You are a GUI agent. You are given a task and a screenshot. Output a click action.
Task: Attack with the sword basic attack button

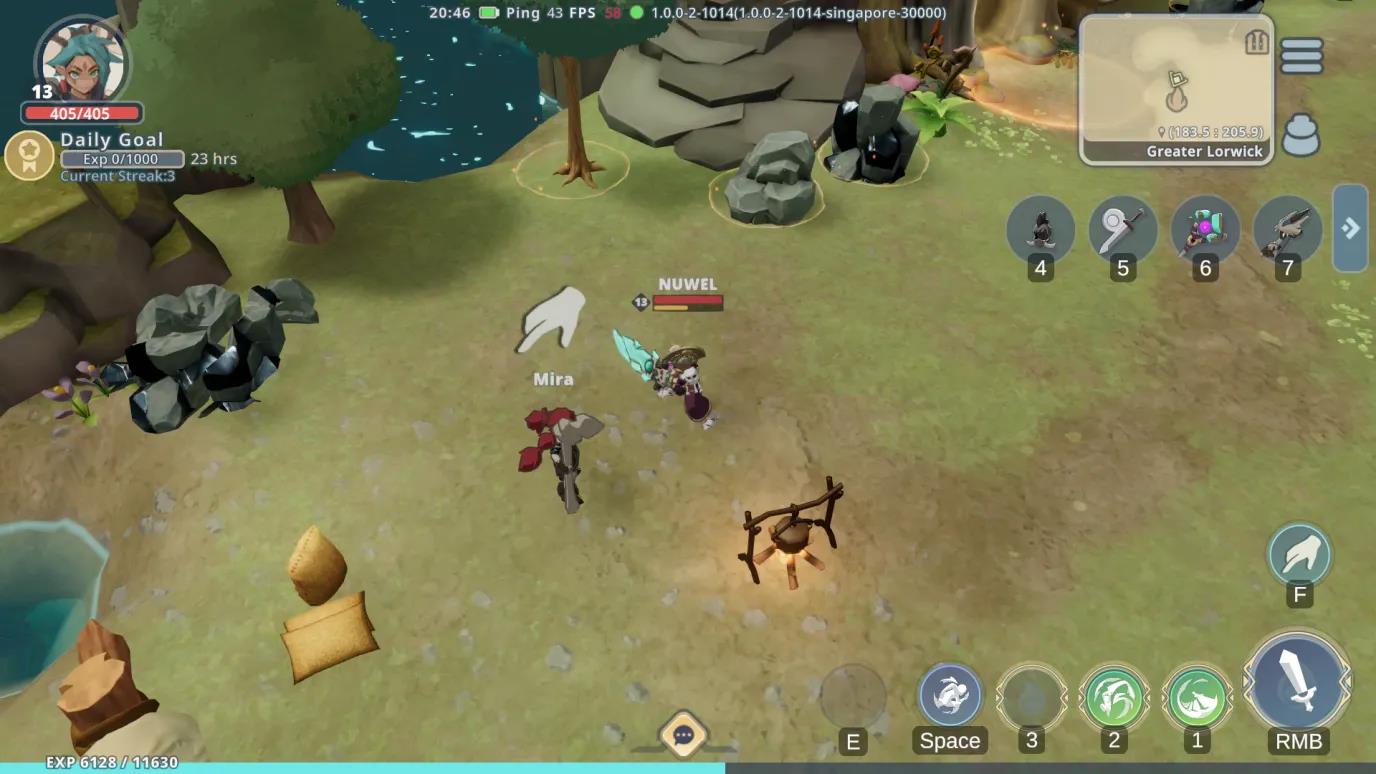tap(1297, 682)
